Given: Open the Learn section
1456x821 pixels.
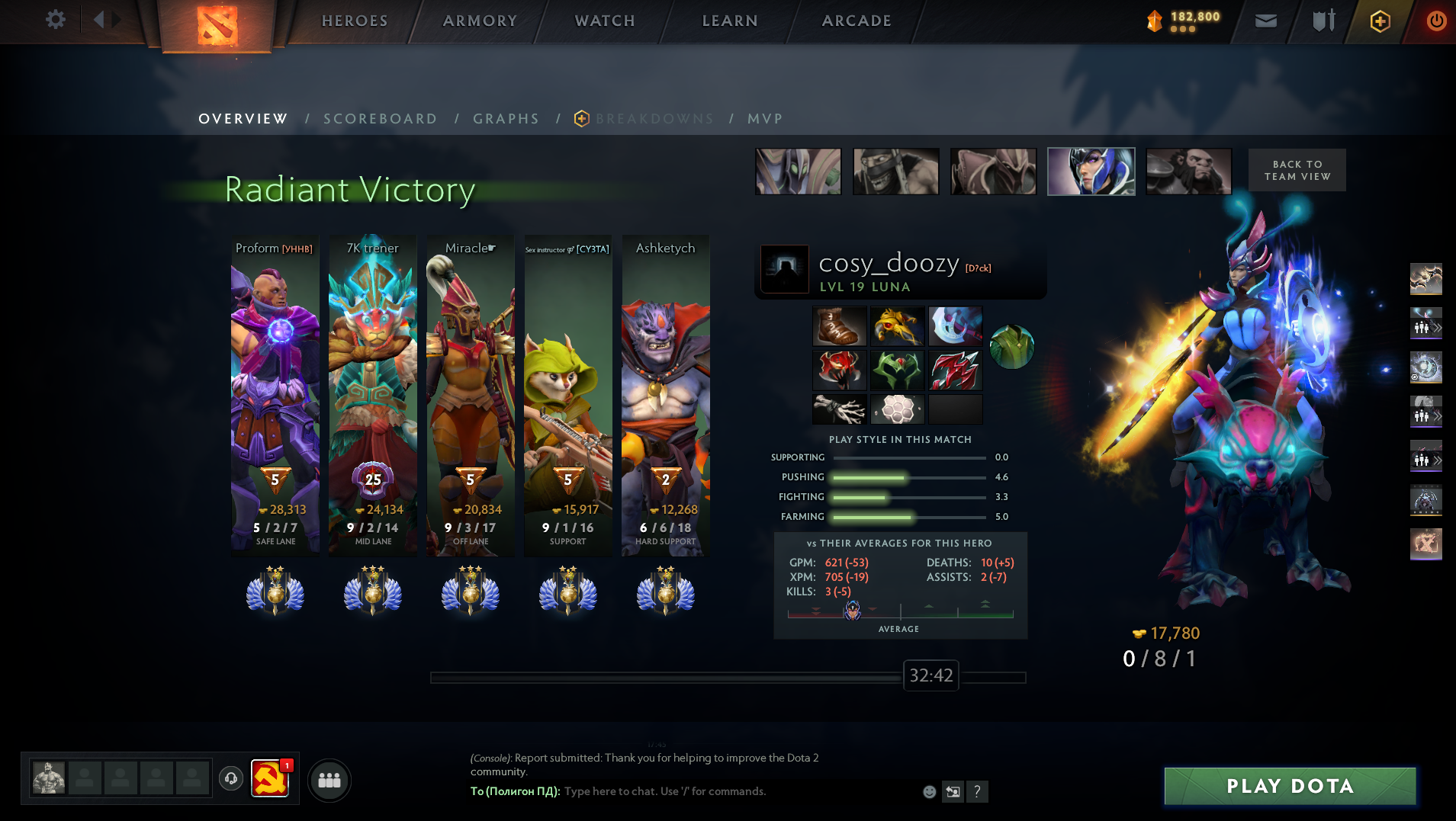Looking at the screenshot, I should 730,21.
